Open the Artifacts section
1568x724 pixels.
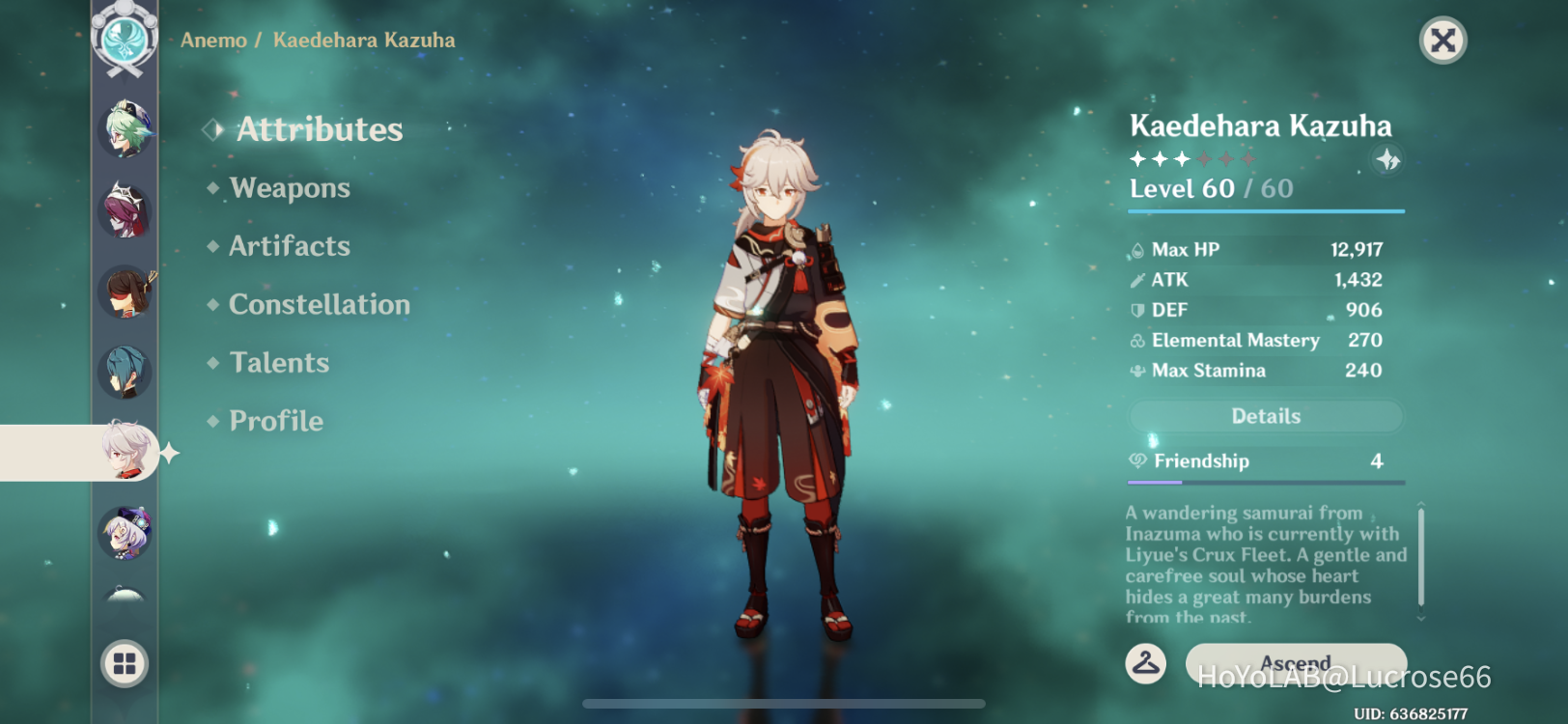point(289,246)
